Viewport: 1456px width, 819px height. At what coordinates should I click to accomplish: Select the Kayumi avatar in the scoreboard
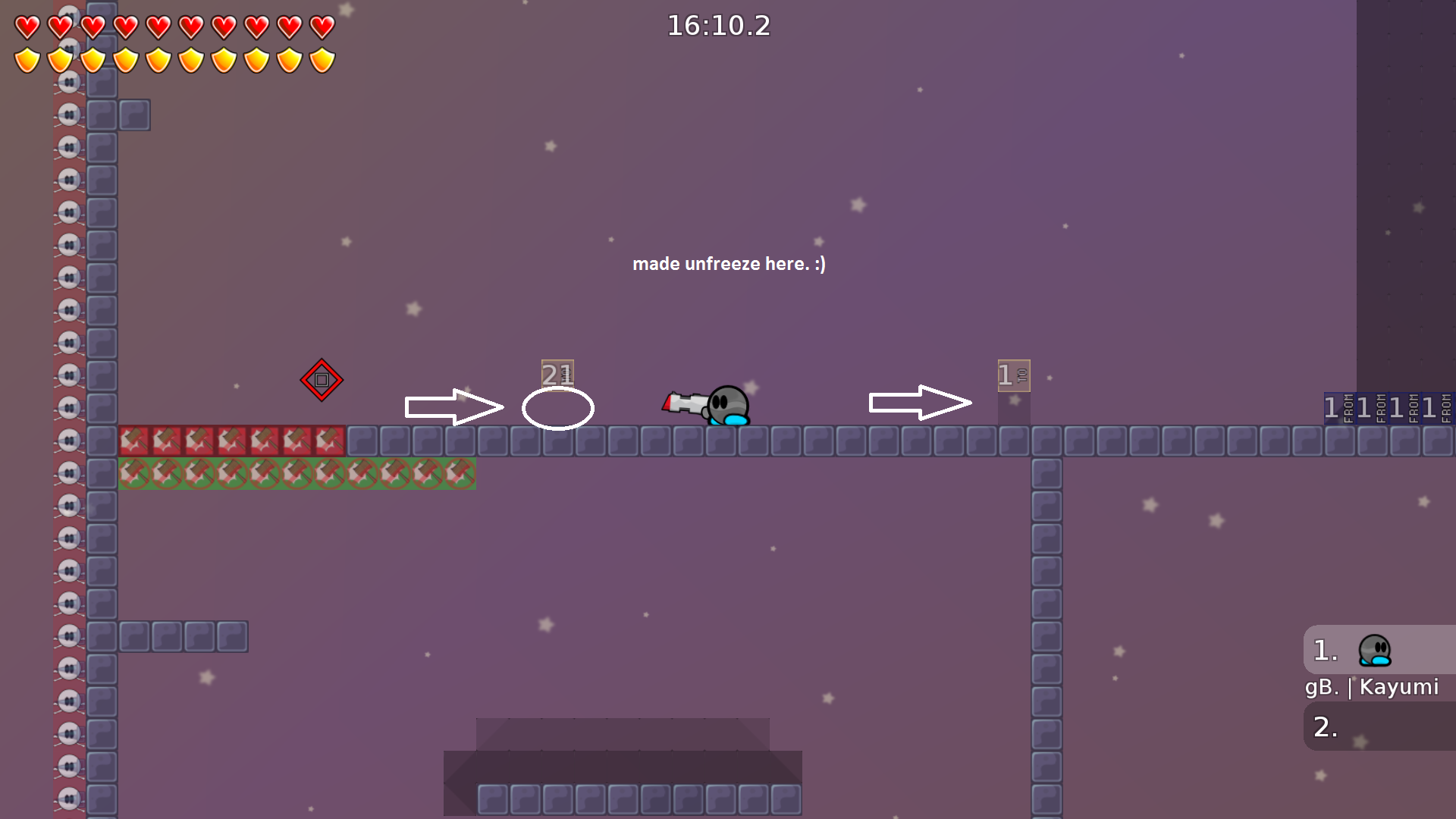tap(1374, 650)
